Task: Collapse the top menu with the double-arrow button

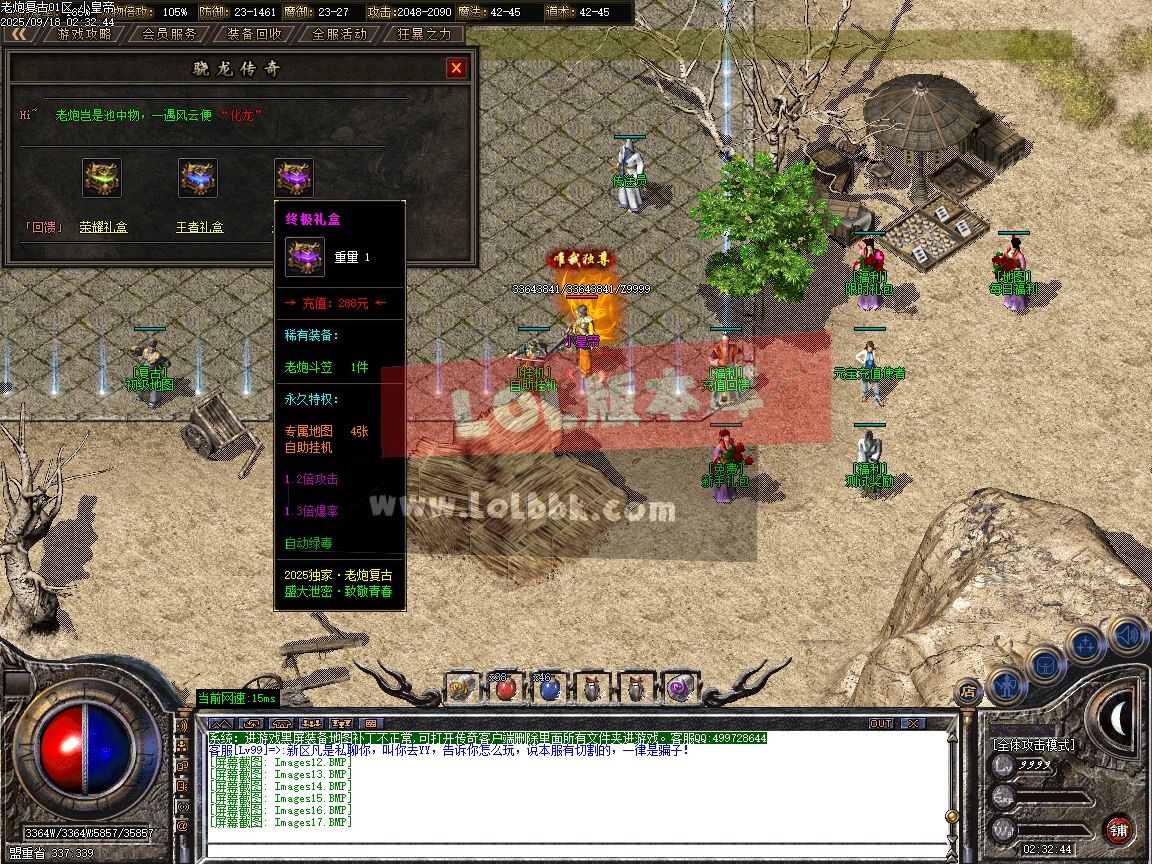Action: tap(20, 33)
